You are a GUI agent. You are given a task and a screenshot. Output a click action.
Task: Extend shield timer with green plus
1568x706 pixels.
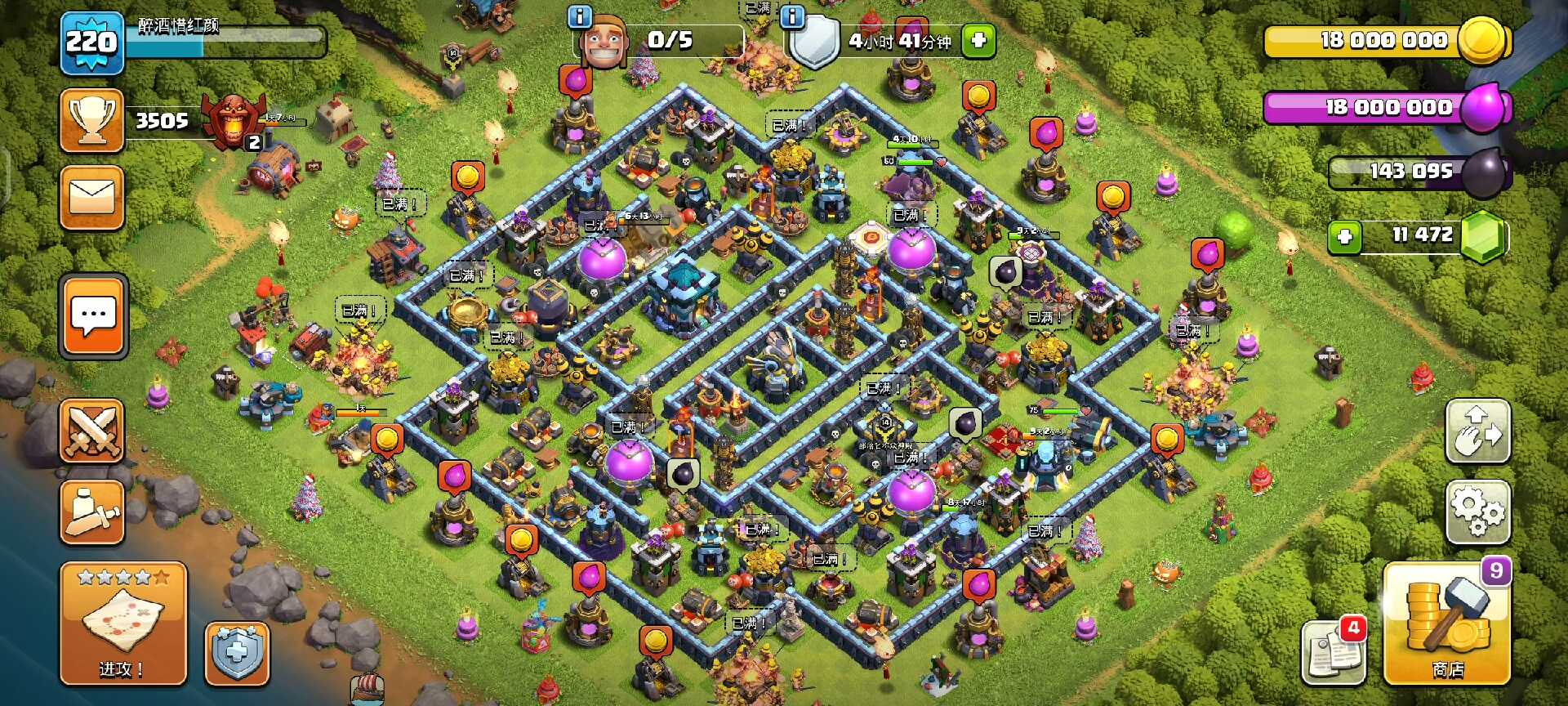click(978, 40)
